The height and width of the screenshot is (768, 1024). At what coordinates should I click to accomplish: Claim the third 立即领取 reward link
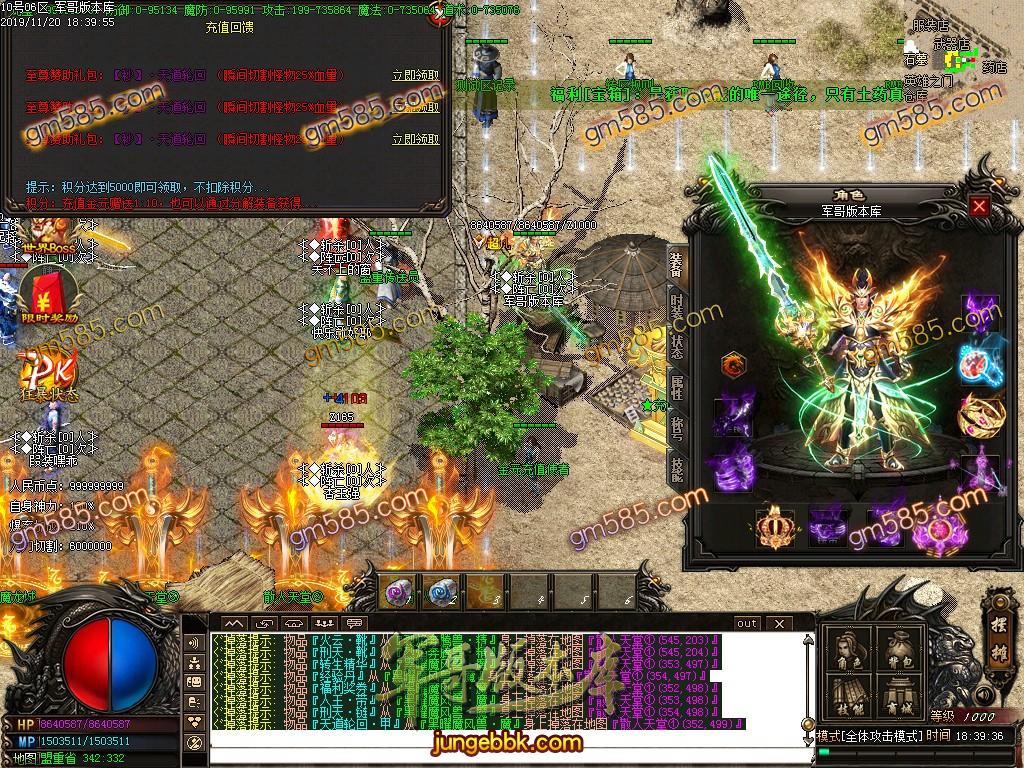(415, 139)
